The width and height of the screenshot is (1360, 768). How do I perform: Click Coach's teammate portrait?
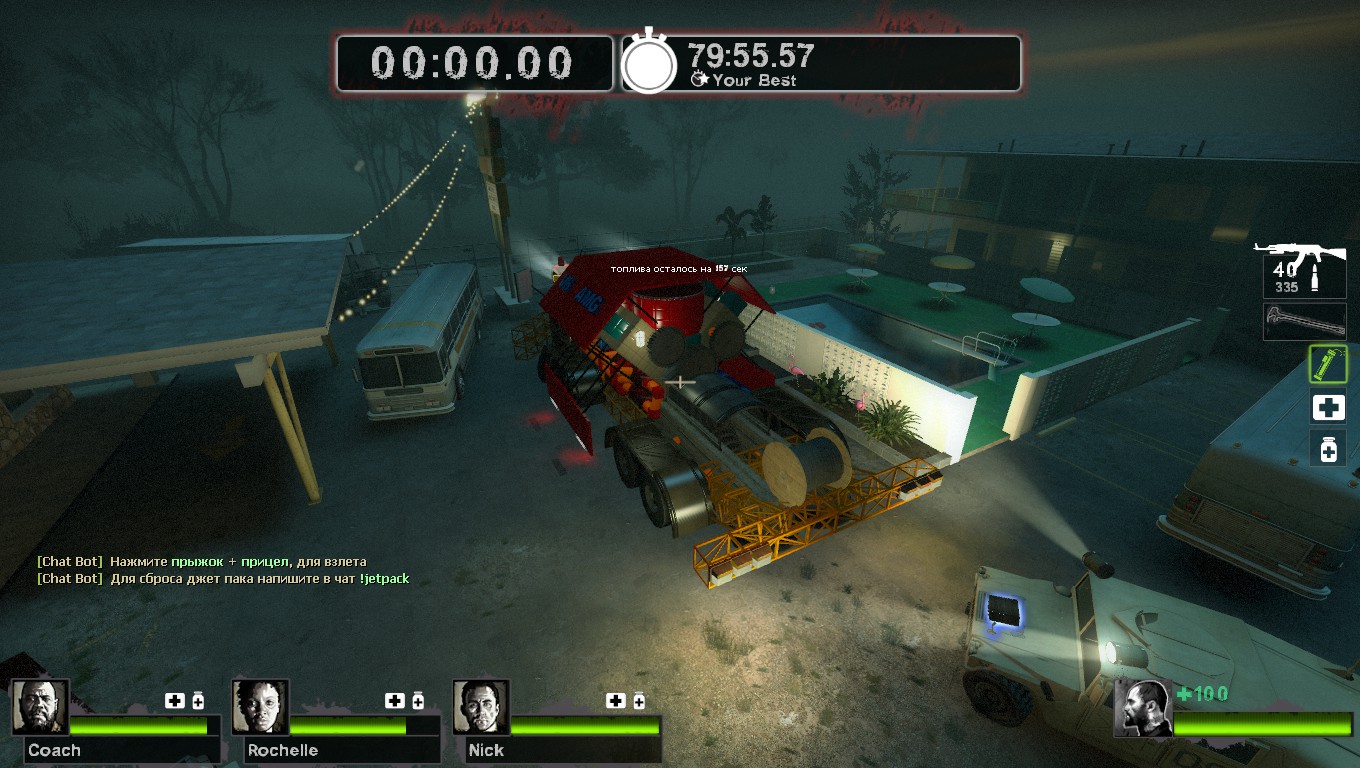coord(41,707)
